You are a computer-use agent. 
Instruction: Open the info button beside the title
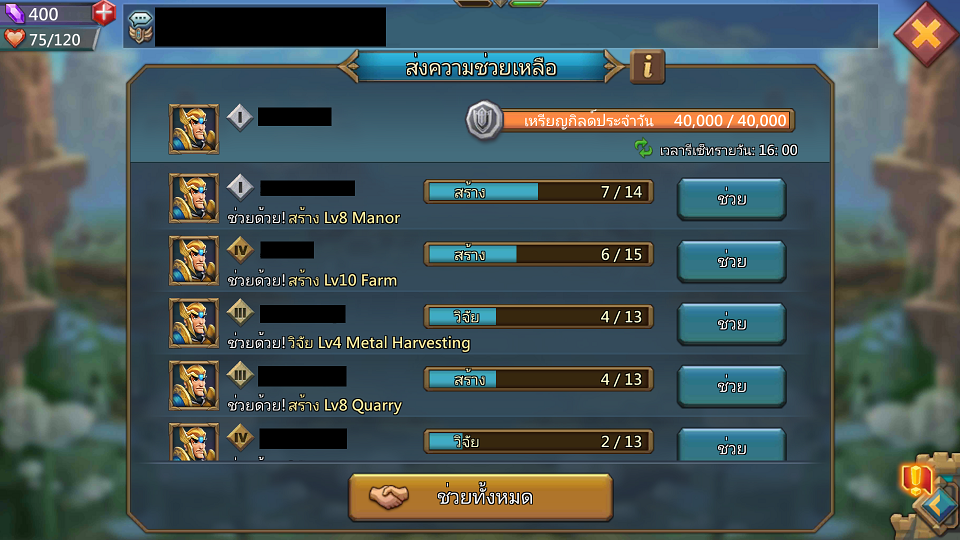click(648, 67)
